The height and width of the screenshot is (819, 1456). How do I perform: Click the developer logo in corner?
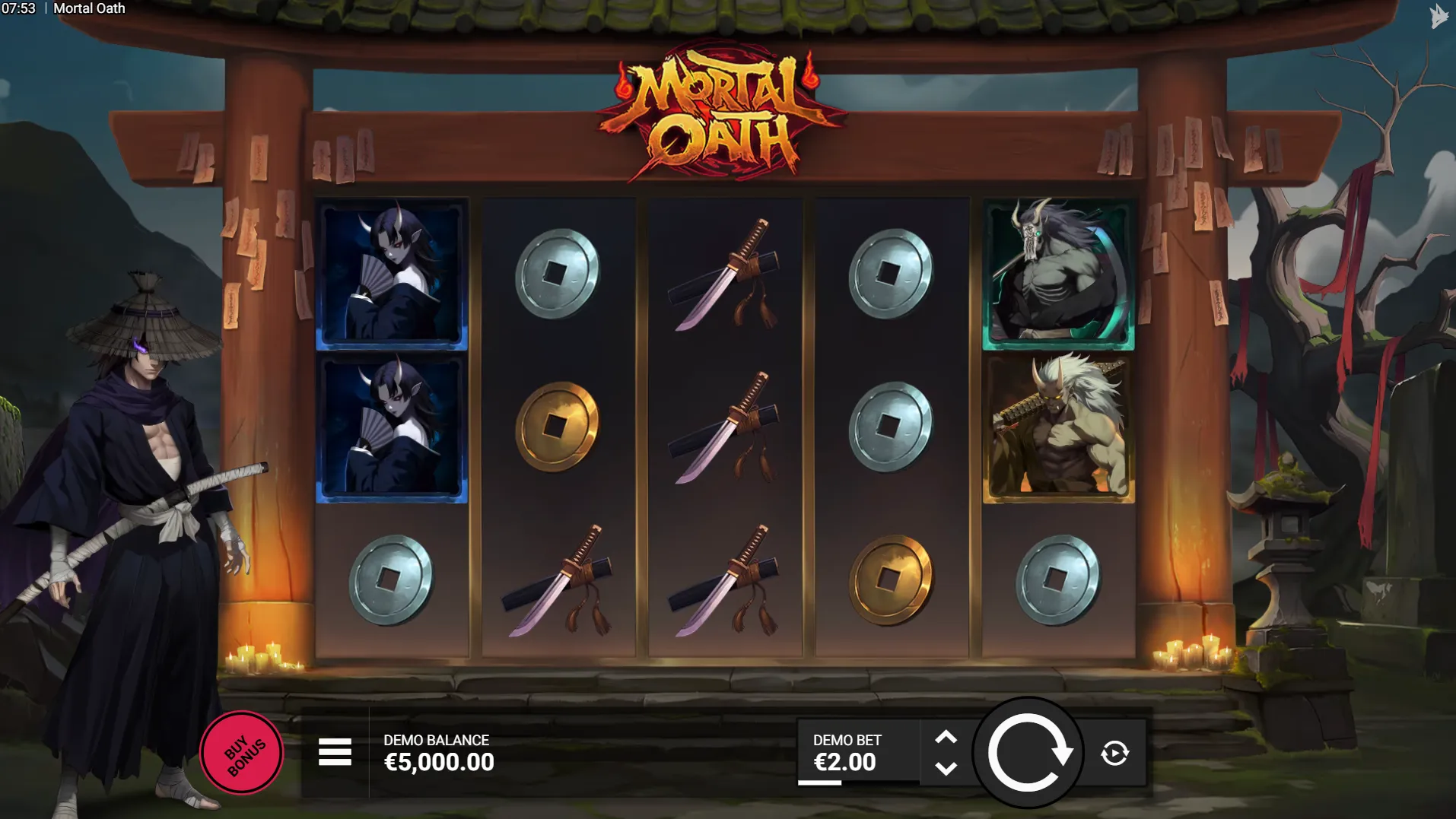(1438, 16)
